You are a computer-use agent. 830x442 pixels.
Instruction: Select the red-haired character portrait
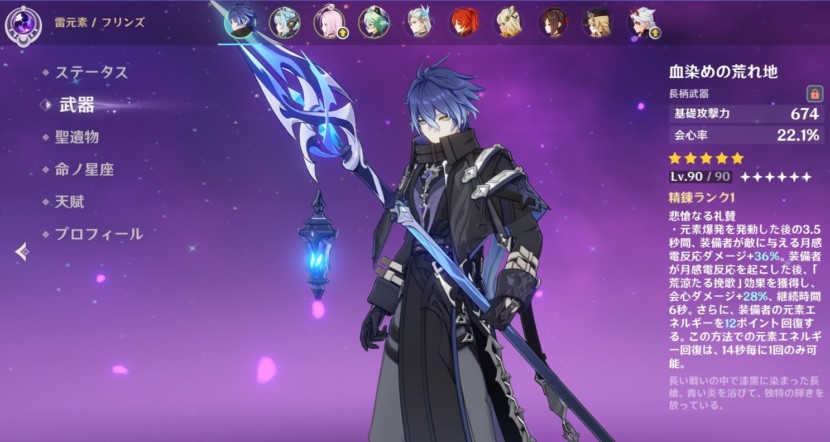[x=463, y=21]
